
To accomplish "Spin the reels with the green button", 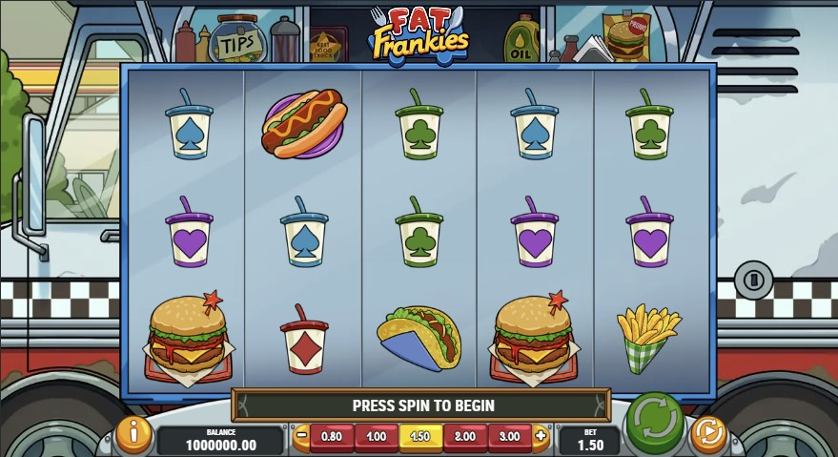I will pos(654,424).
